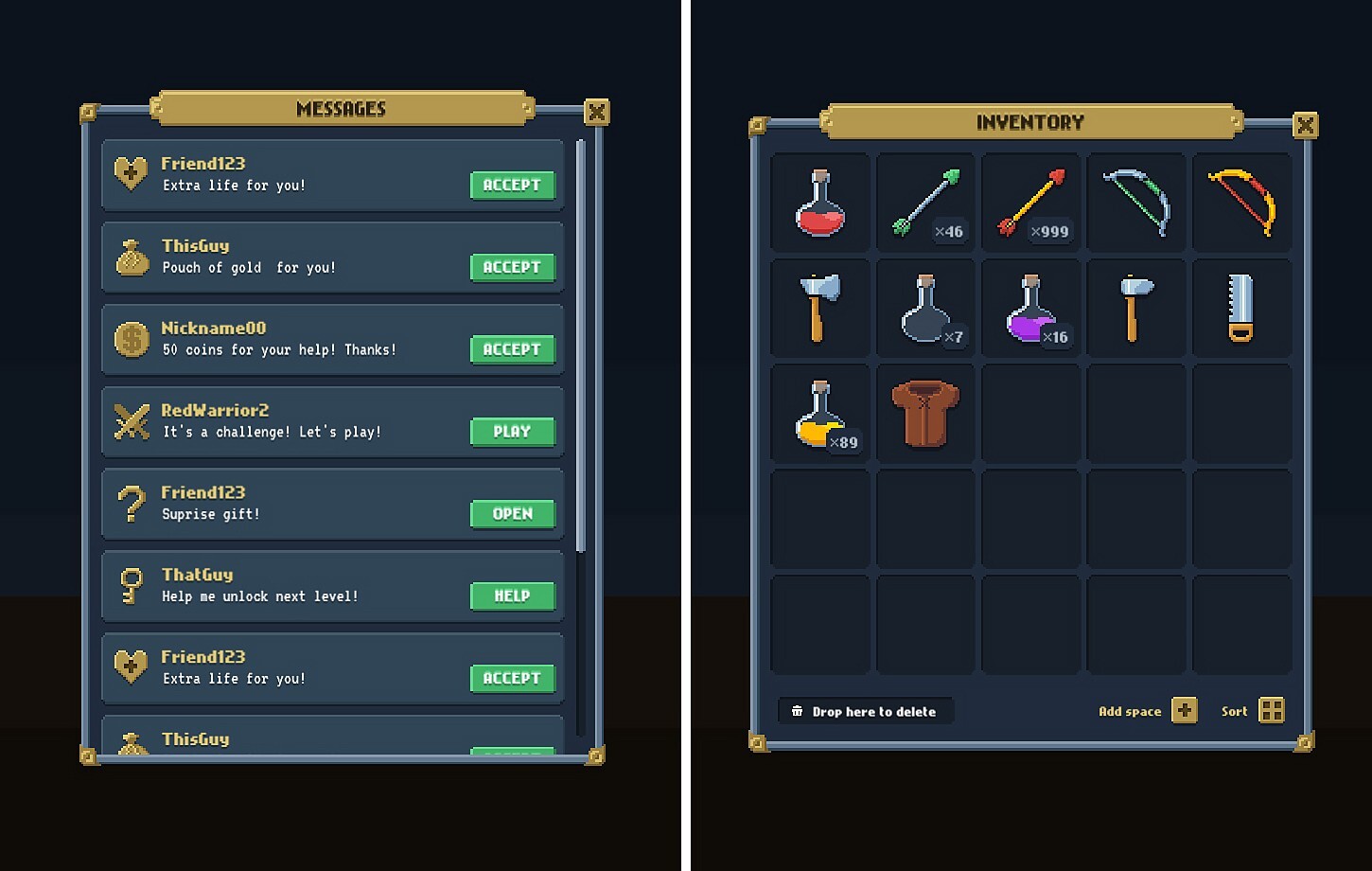Select the yellow potion stack (×89)
The width and height of the screenshot is (1372, 871).
(819, 413)
